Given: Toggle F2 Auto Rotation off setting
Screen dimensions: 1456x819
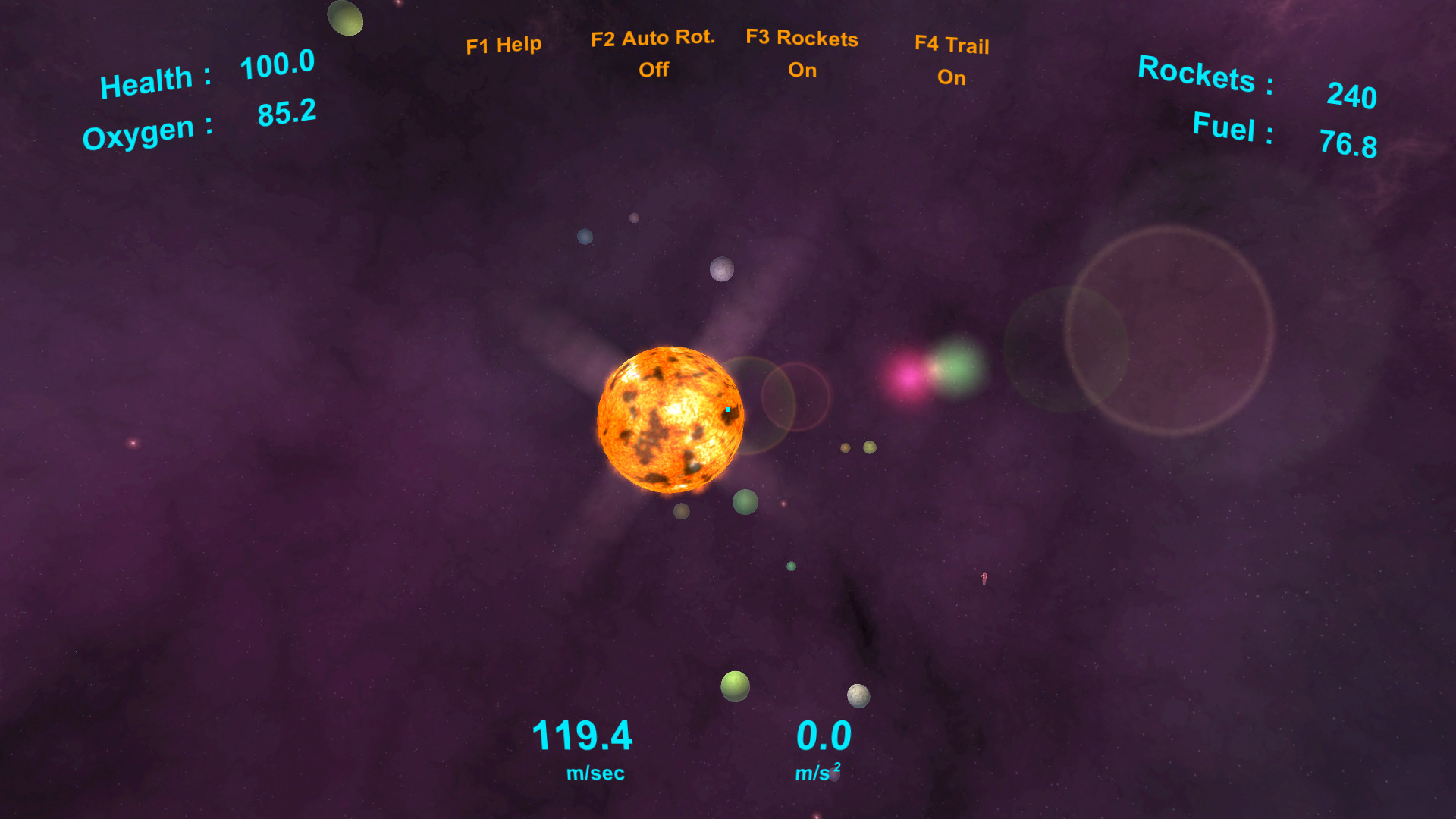Looking at the screenshot, I should coord(653,53).
